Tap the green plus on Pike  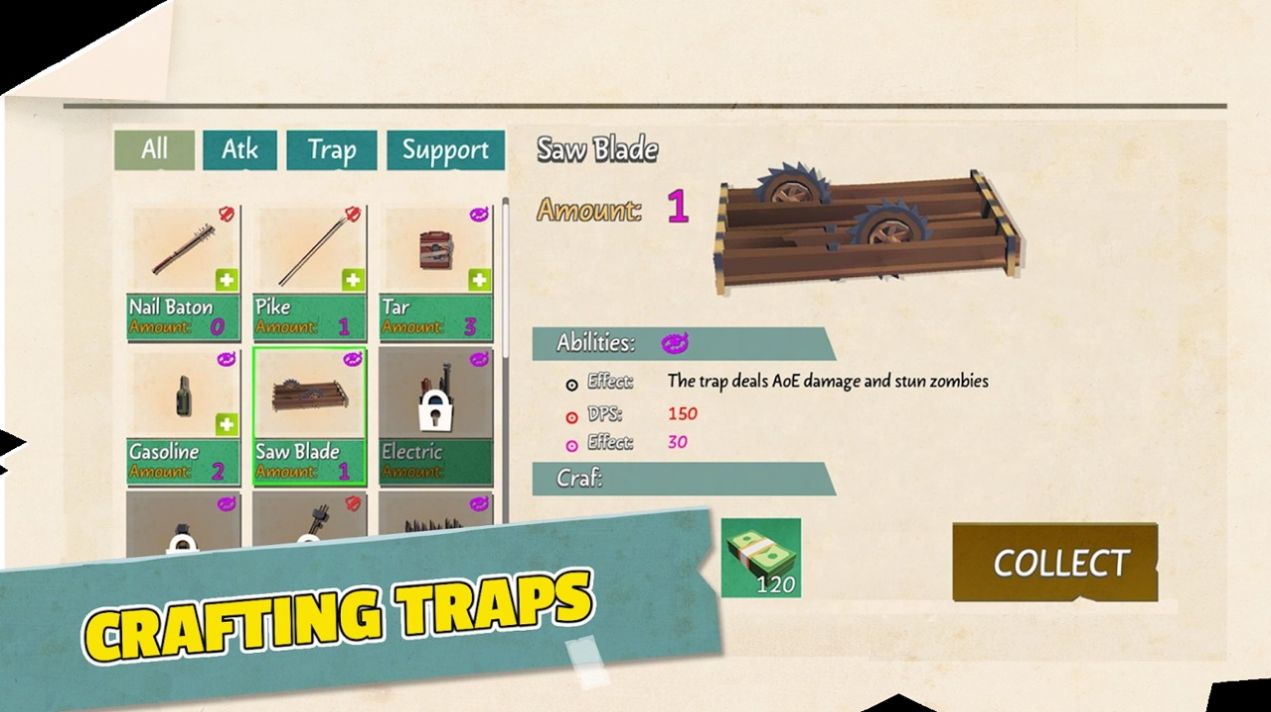pyautogui.click(x=353, y=280)
